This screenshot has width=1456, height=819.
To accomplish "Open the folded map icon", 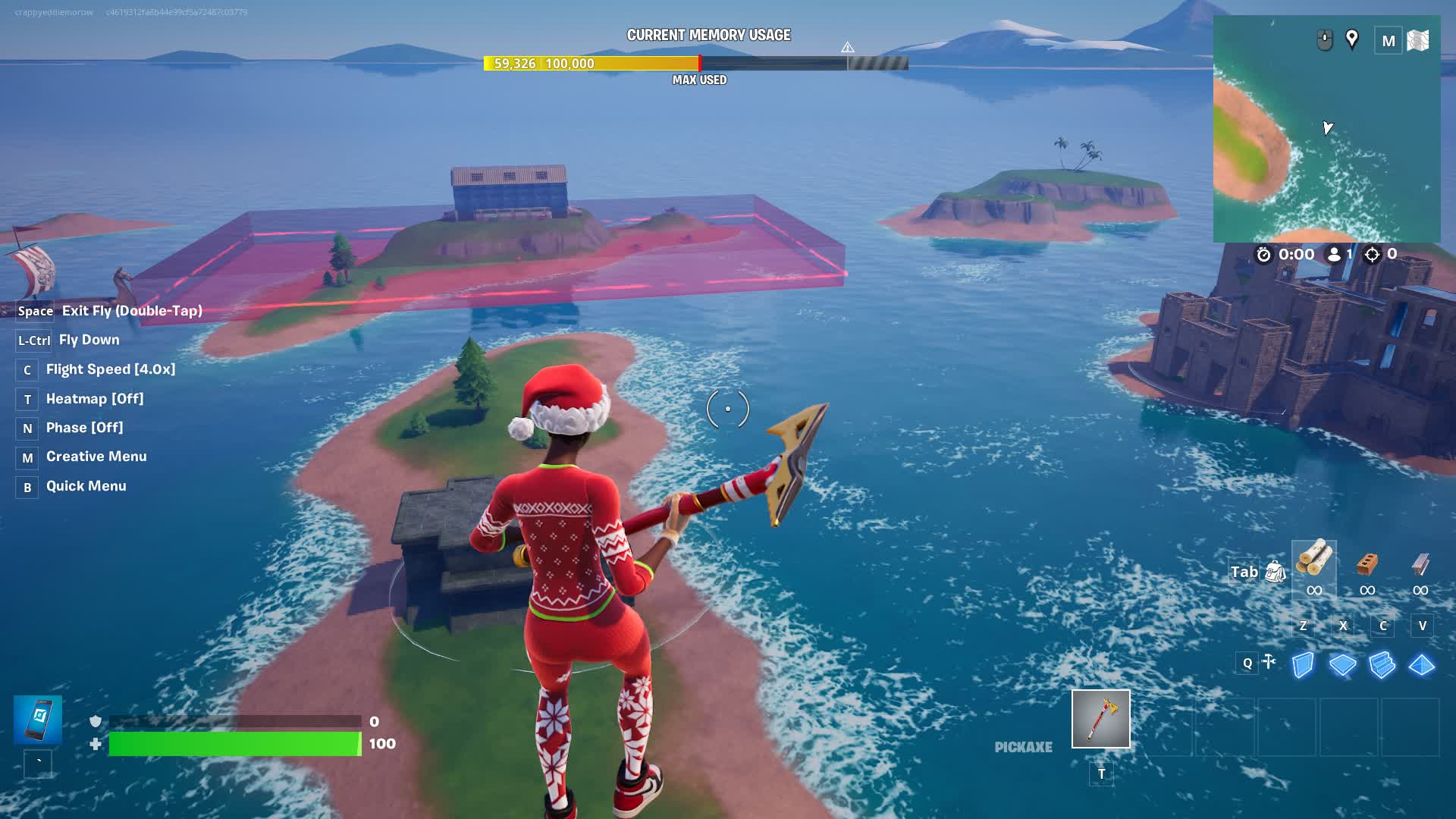I will click(x=1417, y=40).
